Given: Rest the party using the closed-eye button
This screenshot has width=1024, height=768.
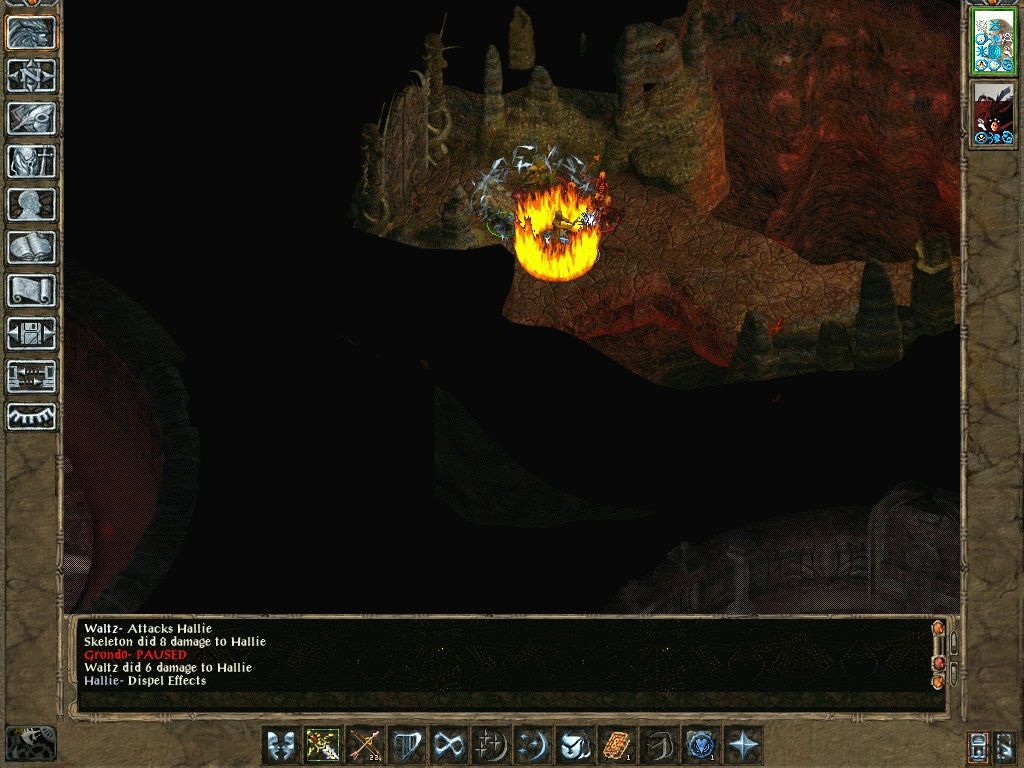Looking at the screenshot, I should (x=32, y=416).
